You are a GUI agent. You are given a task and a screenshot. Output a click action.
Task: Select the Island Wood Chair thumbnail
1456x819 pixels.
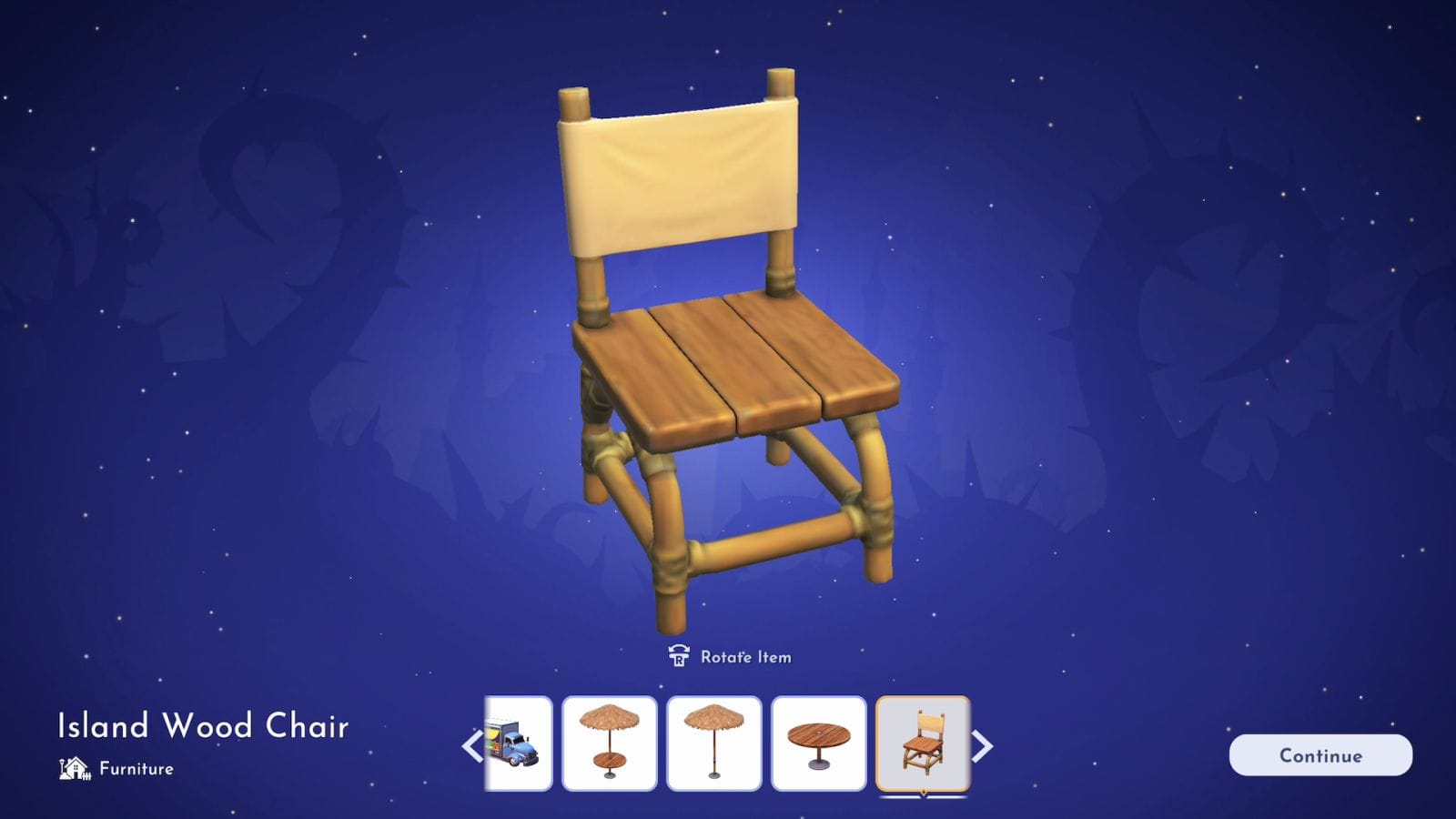tap(923, 743)
